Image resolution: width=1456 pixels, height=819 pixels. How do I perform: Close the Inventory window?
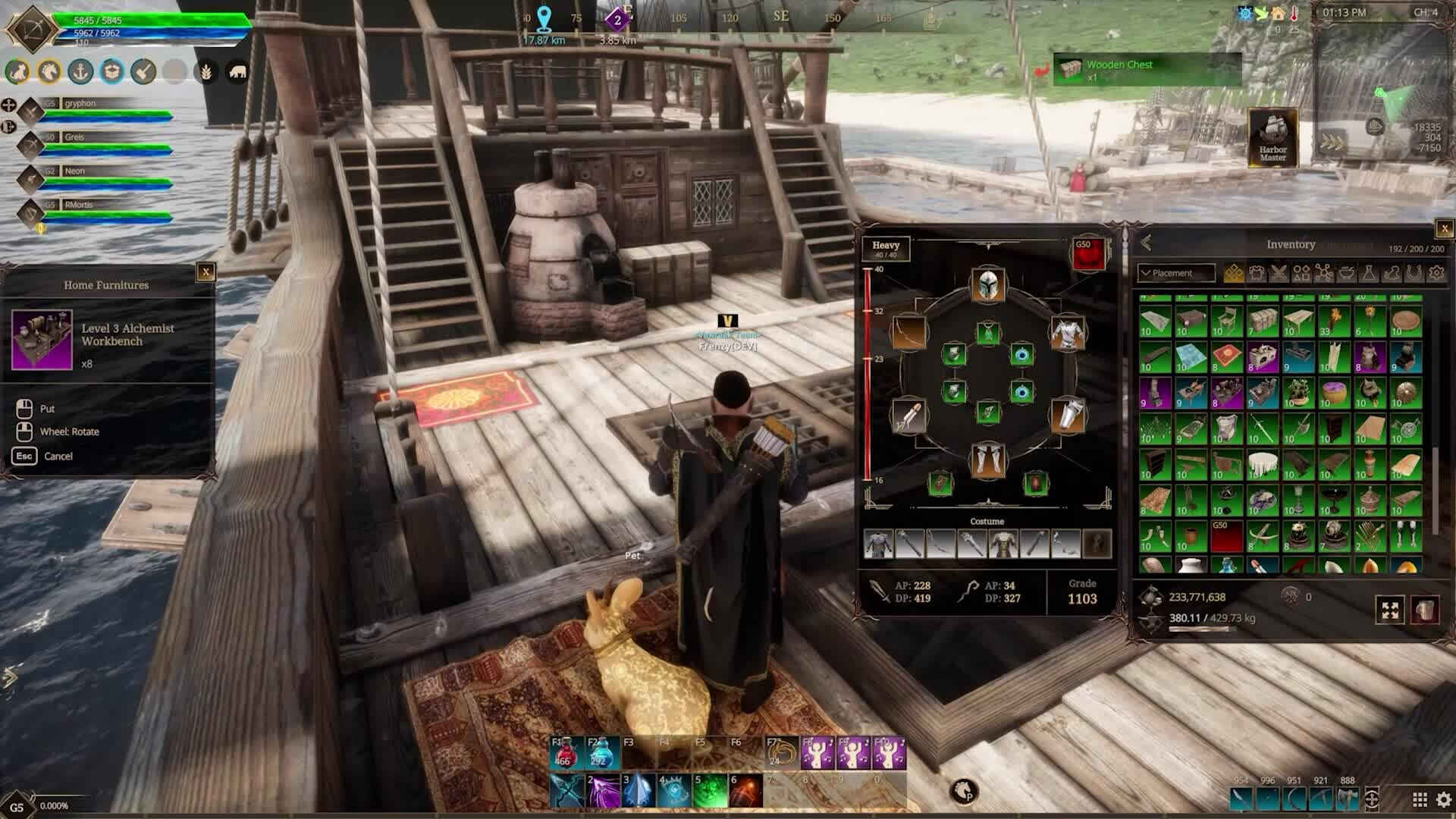pyautogui.click(x=1444, y=228)
